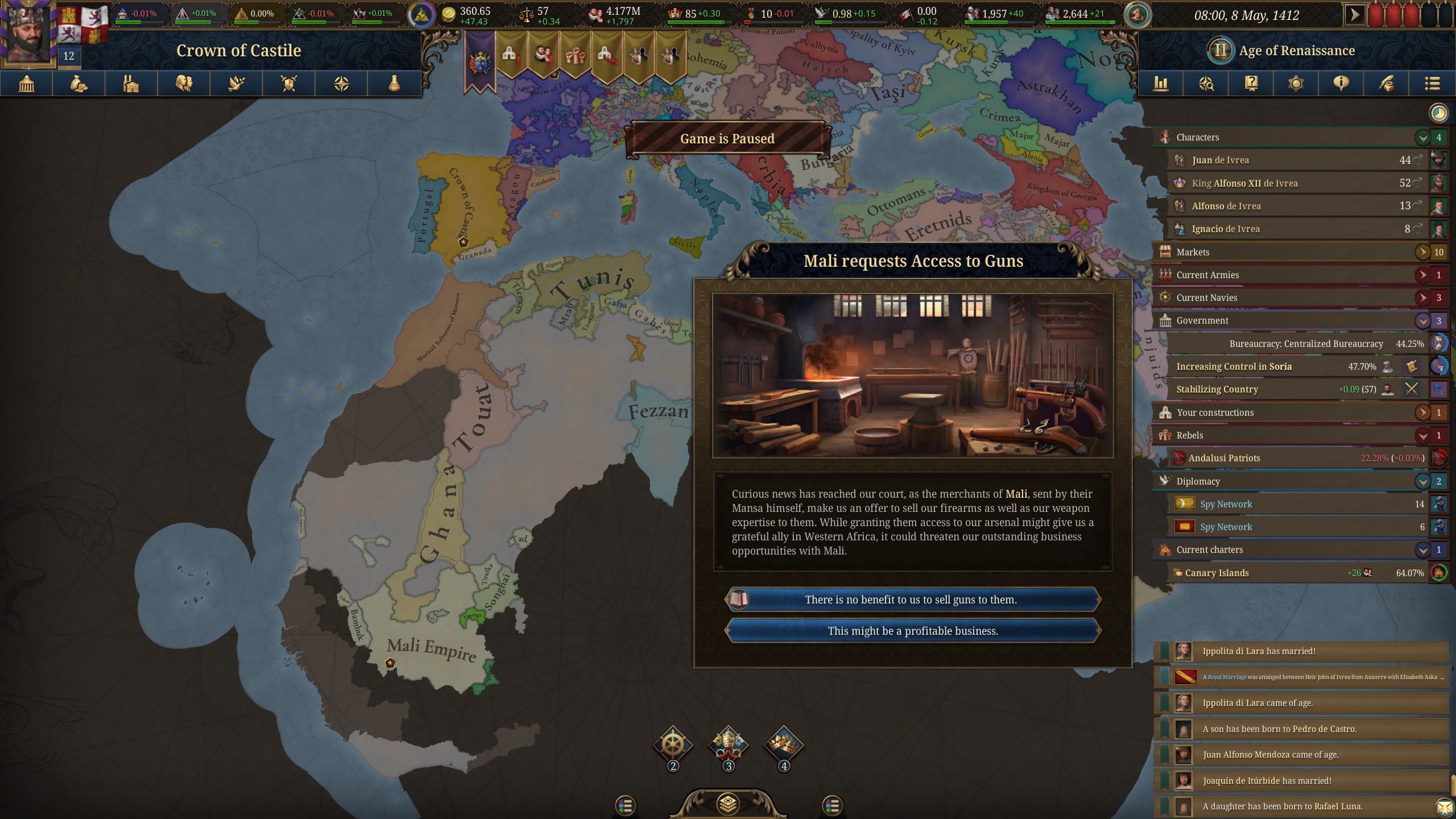The height and width of the screenshot is (819, 1456).
Task: Open the game settings gear icon
Action: click(x=1295, y=84)
